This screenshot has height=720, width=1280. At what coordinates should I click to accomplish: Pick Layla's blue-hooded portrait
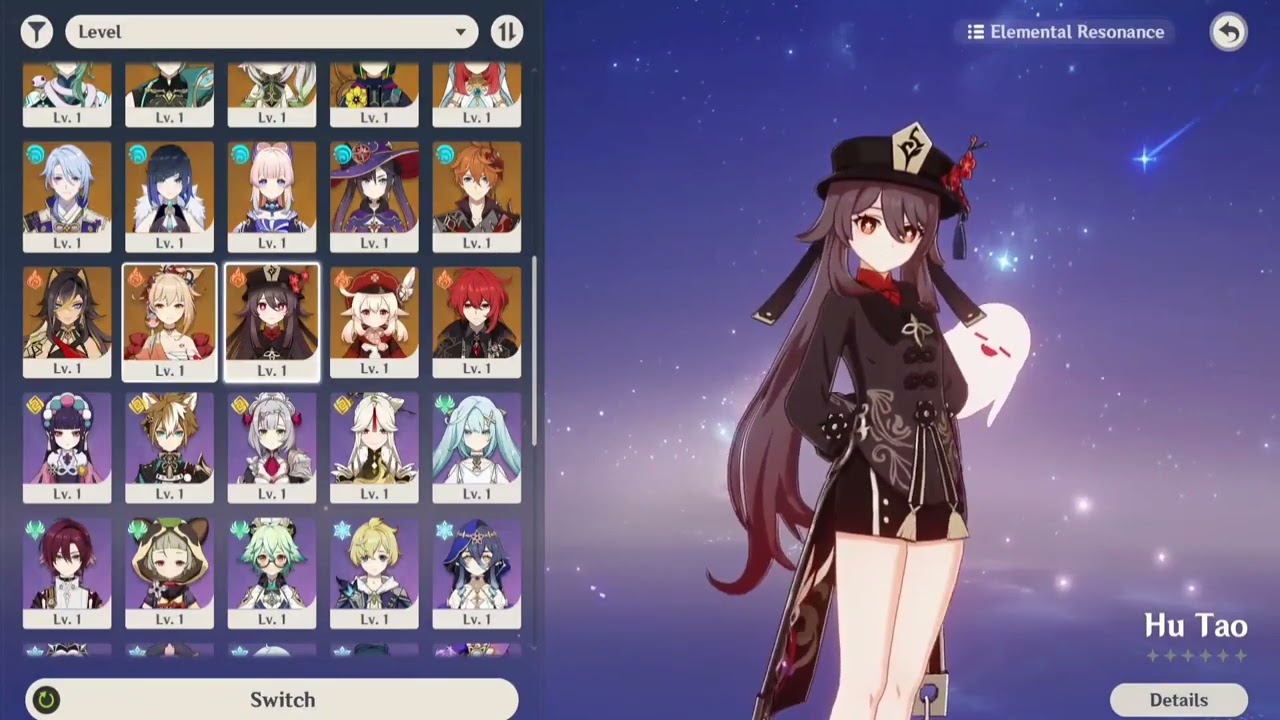pyautogui.click(x=476, y=571)
